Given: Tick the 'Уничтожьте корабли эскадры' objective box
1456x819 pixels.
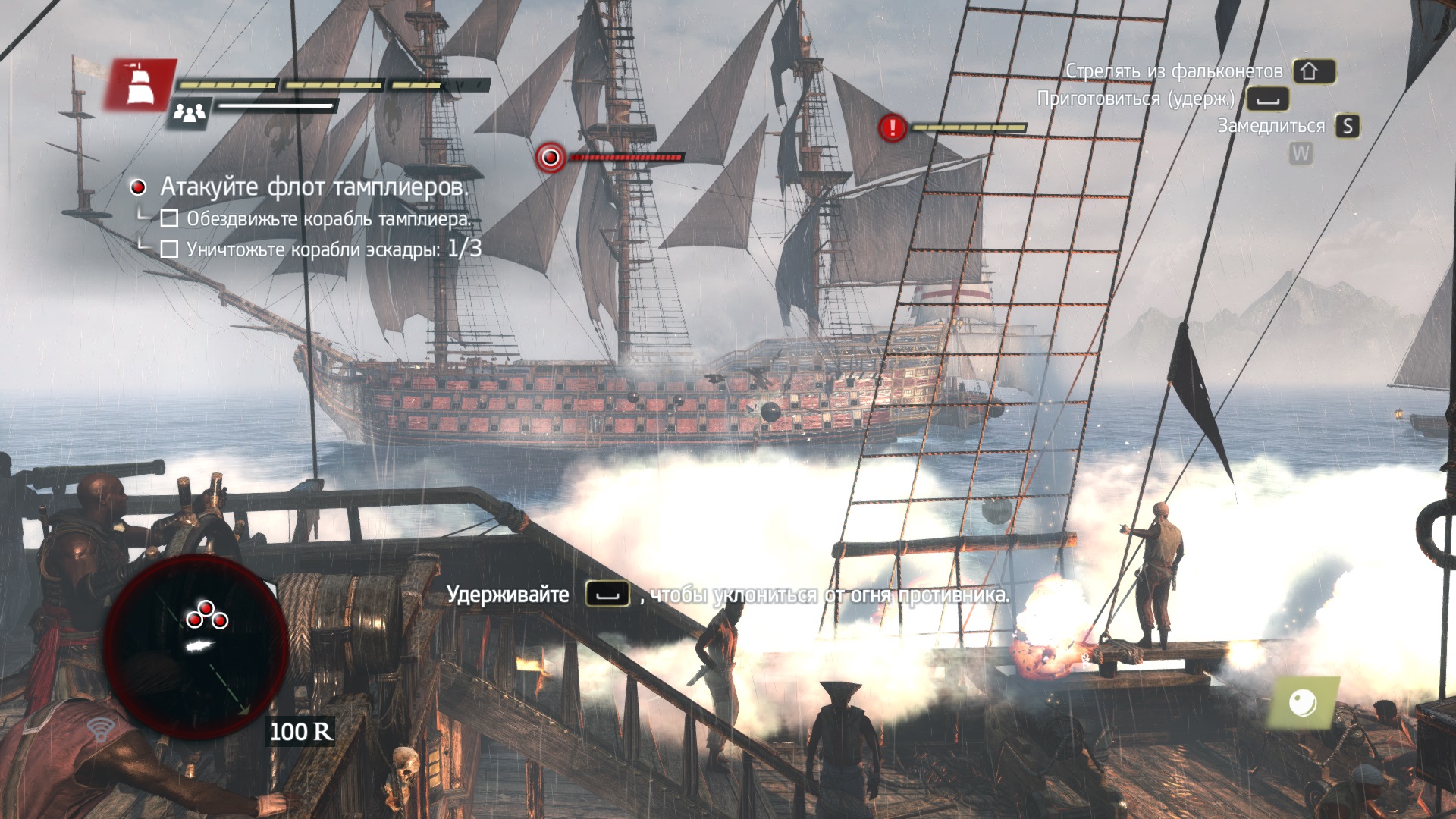Looking at the screenshot, I should pyautogui.click(x=170, y=249).
